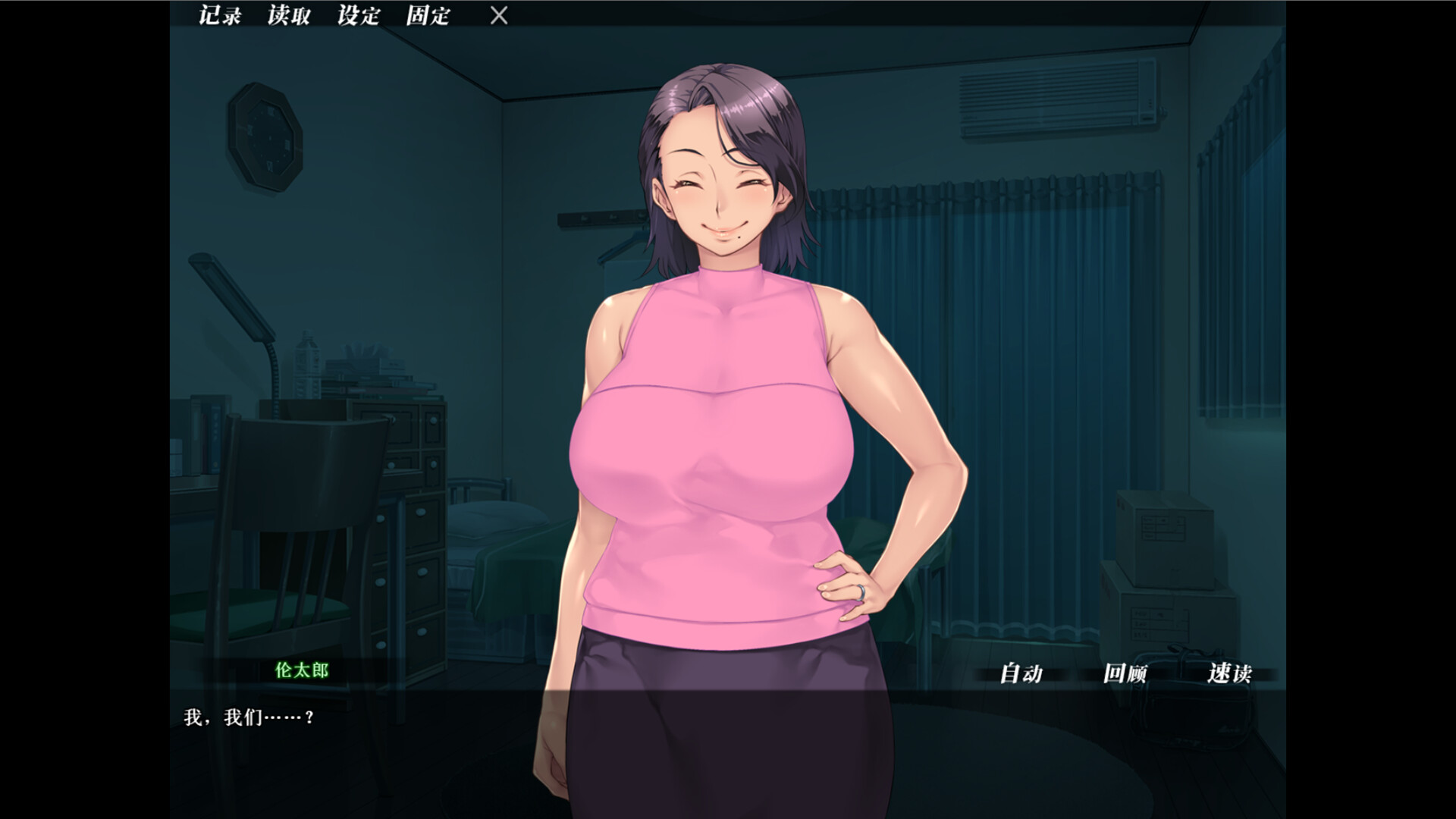Screen dimensions: 1456x819
Task: Click 设定 to adjust text speed options
Action: (x=359, y=16)
